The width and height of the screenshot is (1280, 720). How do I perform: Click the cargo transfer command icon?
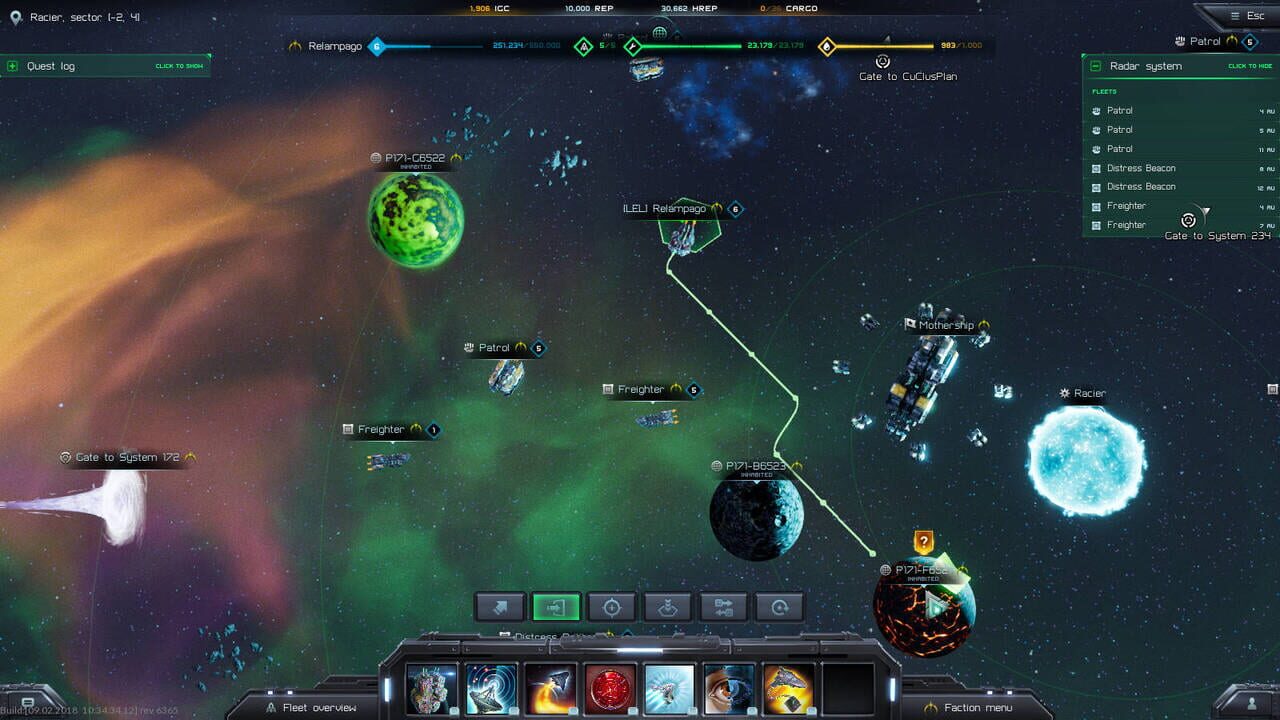(722, 607)
